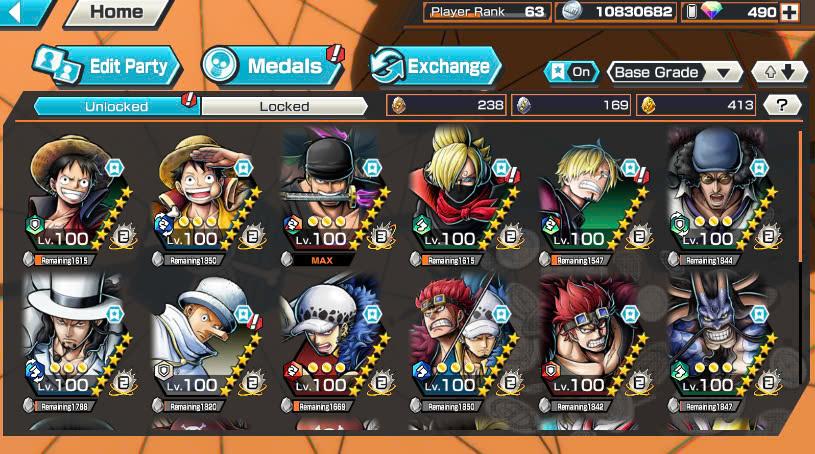This screenshot has height=454, width=815.
Task: Open the Base Grade sort dropdown
Action: [675, 72]
